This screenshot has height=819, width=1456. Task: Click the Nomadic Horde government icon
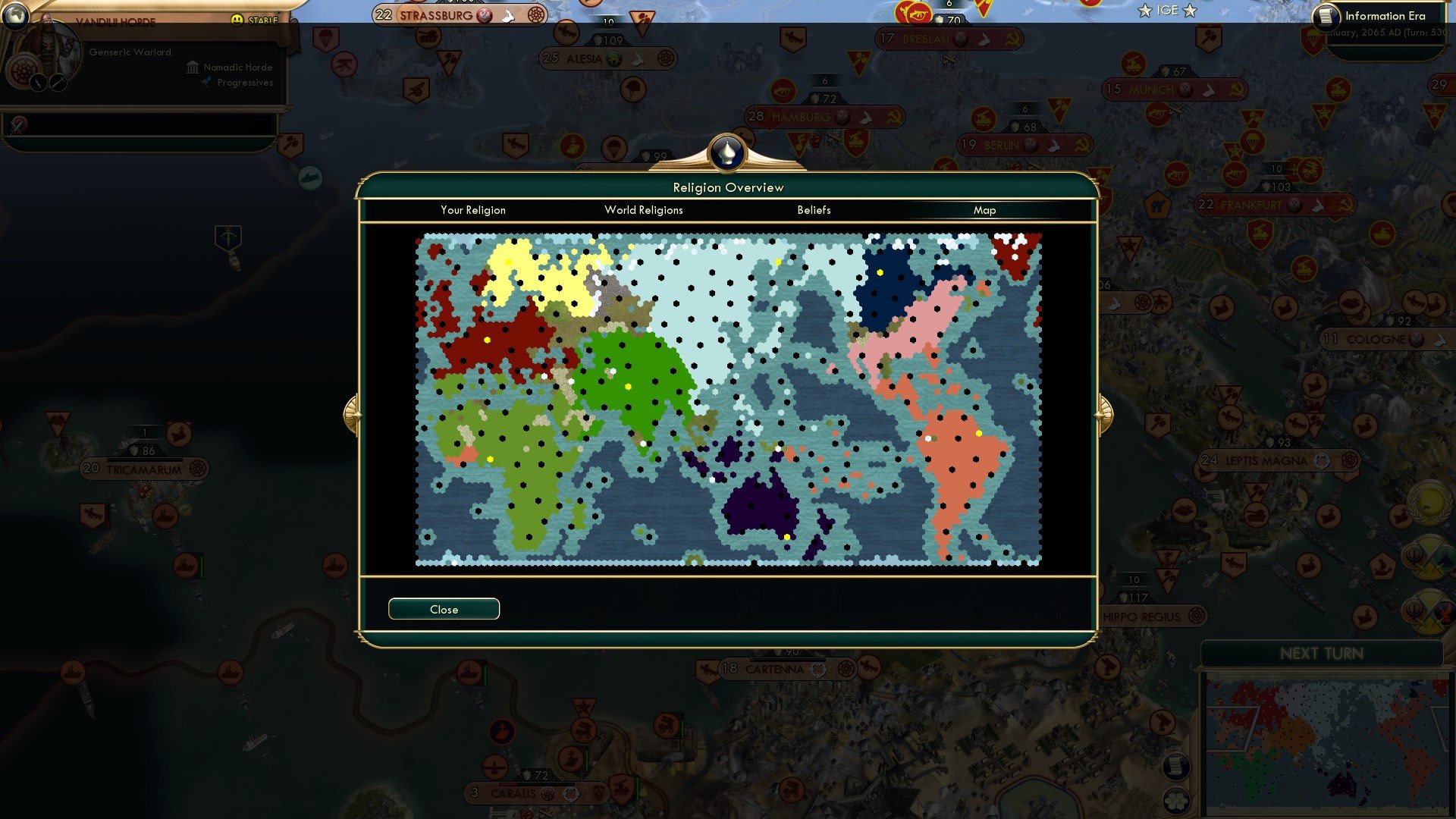click(193, 68)
